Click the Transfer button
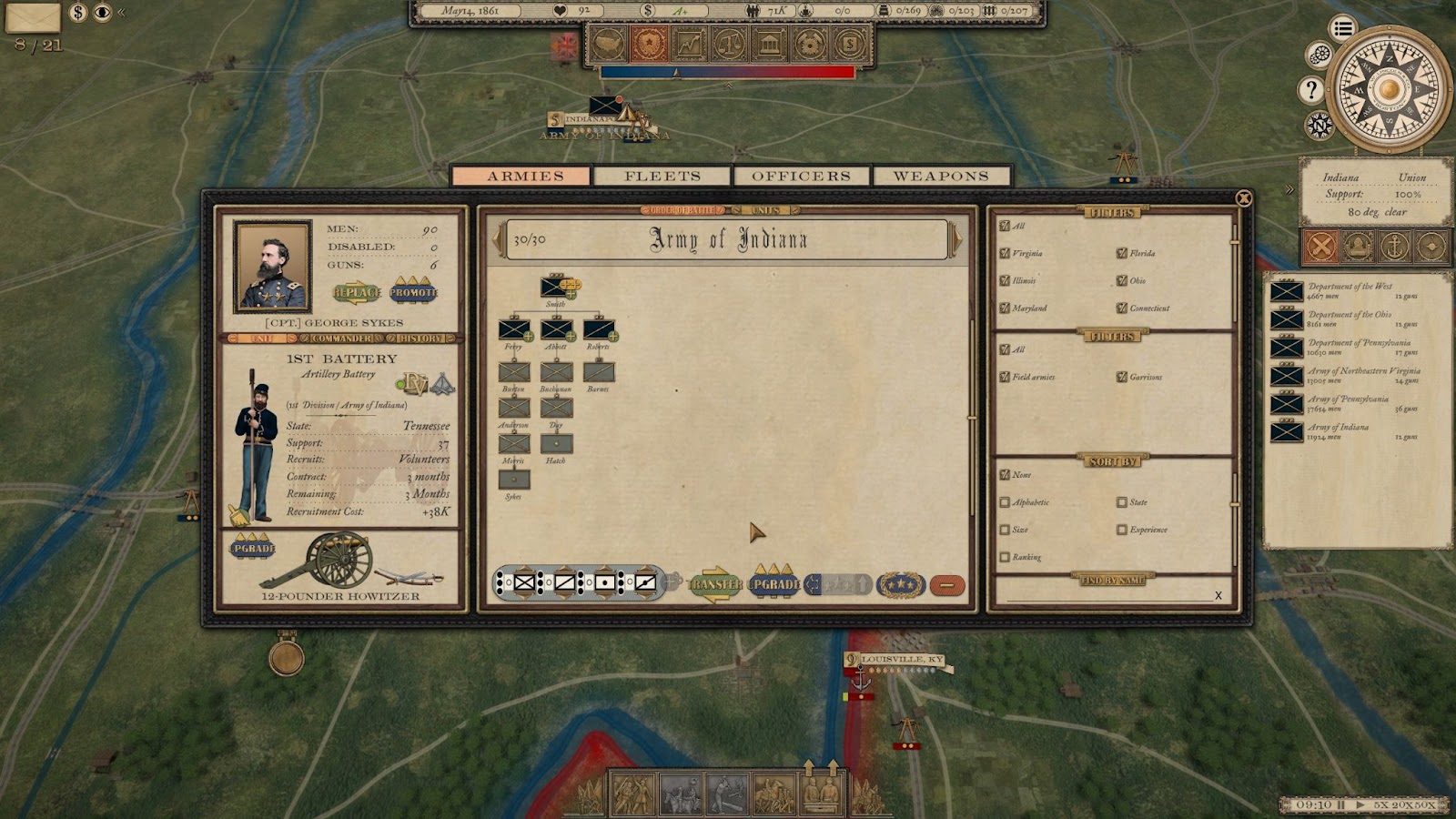Image resolution: width=1456 pixels, height=819 pixels. (715, 584)
